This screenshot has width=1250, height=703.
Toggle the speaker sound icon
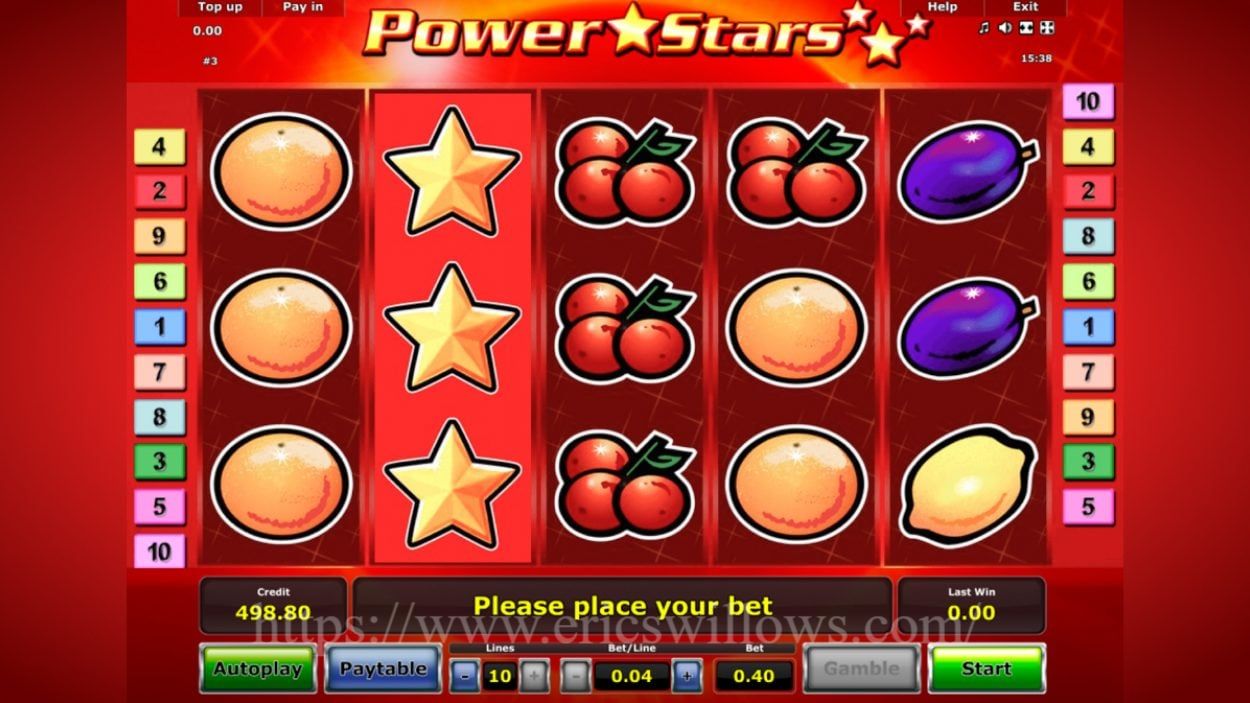[x=1005, y=28]
